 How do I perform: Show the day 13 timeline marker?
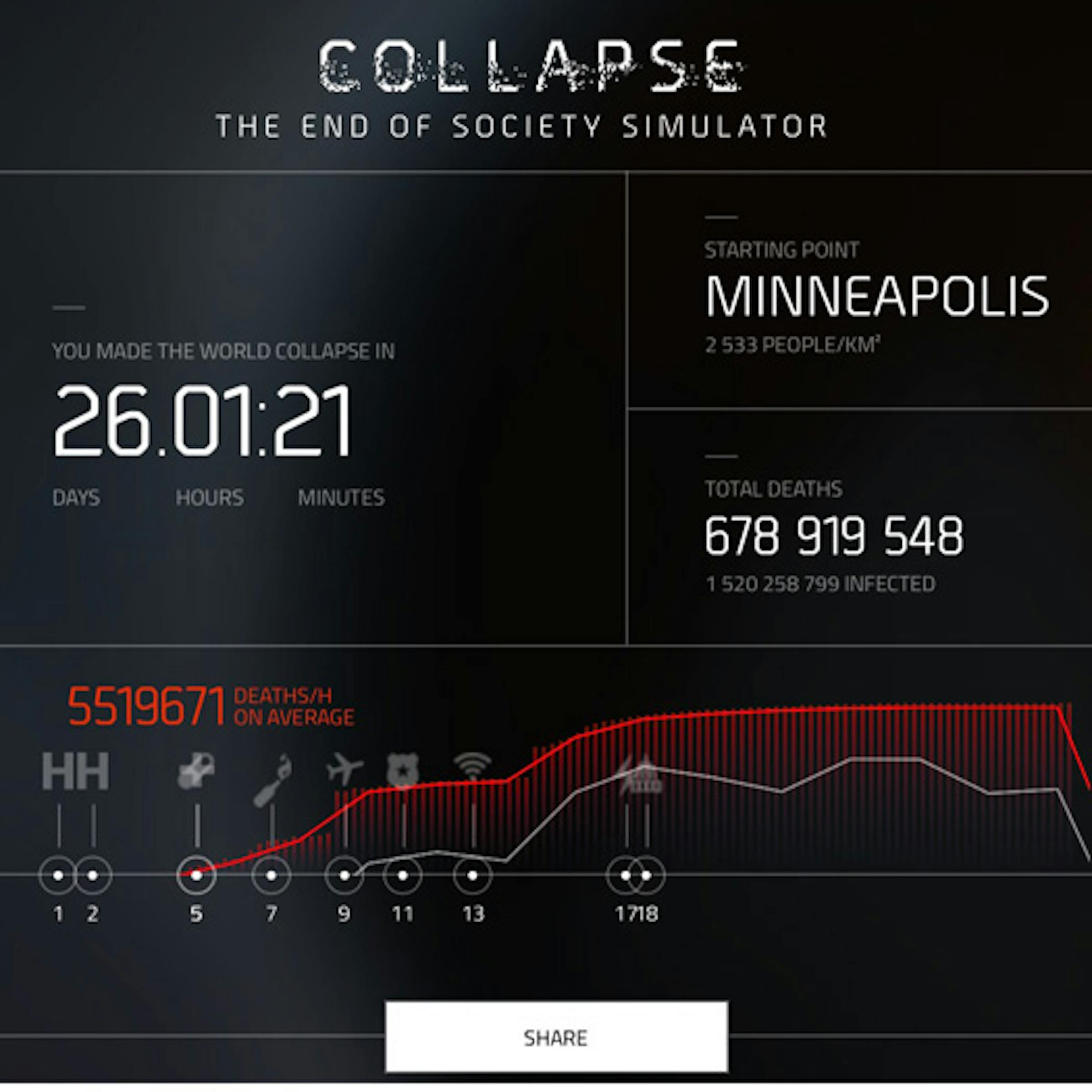pyautogui.click(x=473, y=875)
